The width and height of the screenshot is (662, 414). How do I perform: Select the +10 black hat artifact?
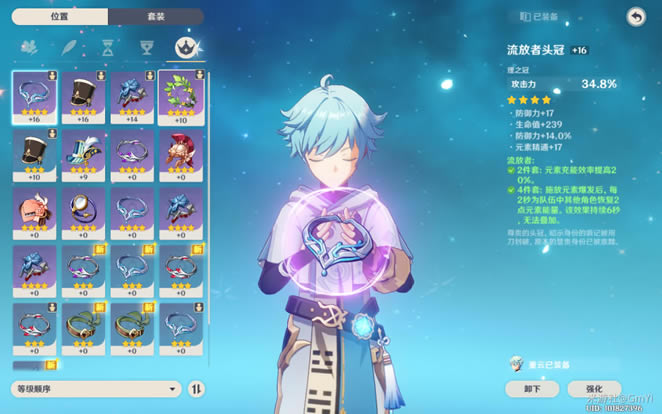click(x=35, y=154)
